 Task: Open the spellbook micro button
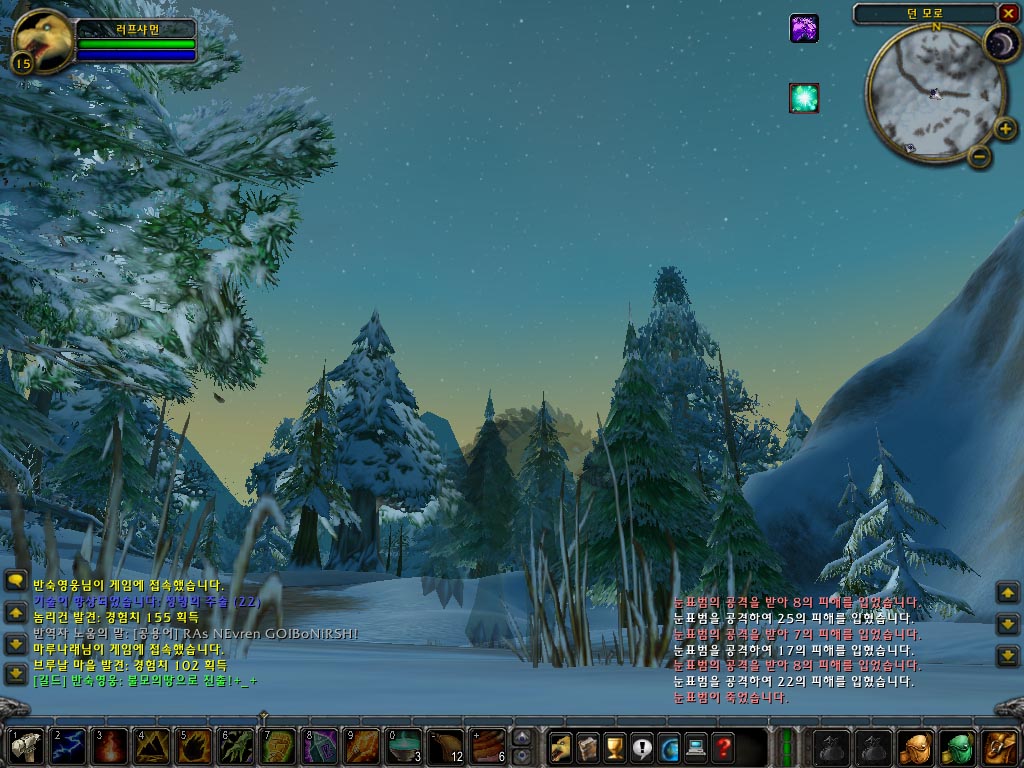588,747
